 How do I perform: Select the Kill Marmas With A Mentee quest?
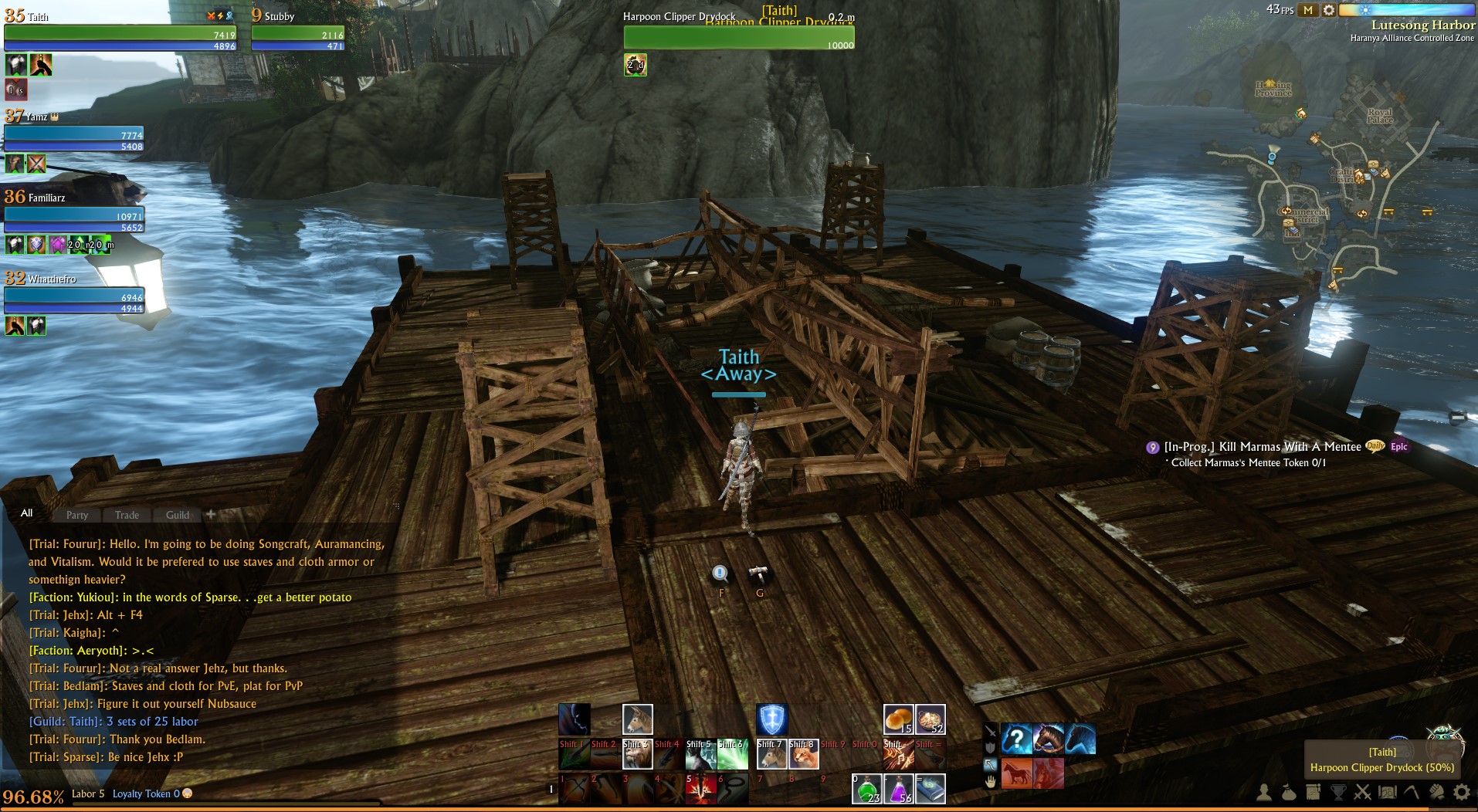pyautogui.click(x=1262, y=447)
